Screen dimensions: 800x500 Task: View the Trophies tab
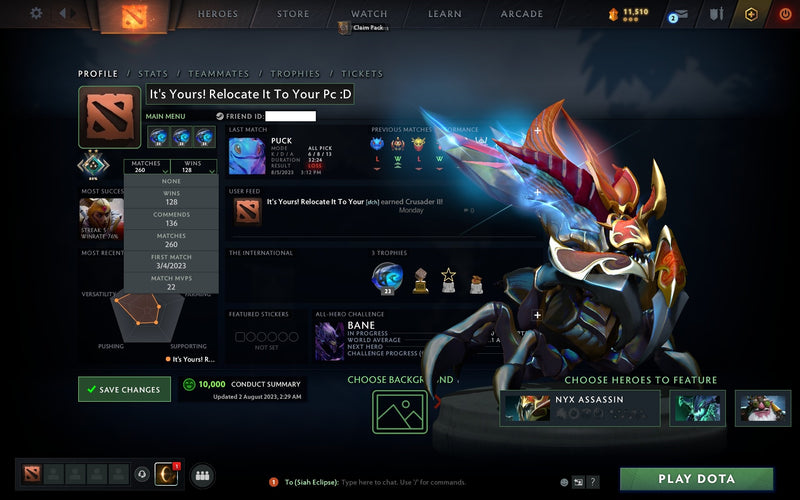coord(295,74)
